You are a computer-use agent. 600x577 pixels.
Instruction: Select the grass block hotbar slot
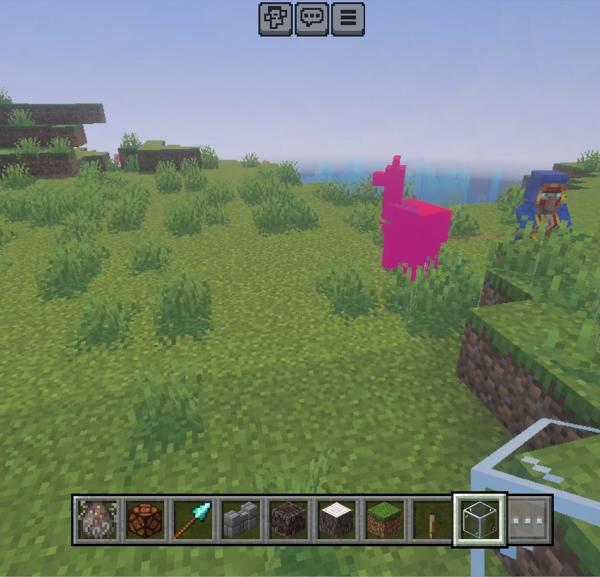385,520
